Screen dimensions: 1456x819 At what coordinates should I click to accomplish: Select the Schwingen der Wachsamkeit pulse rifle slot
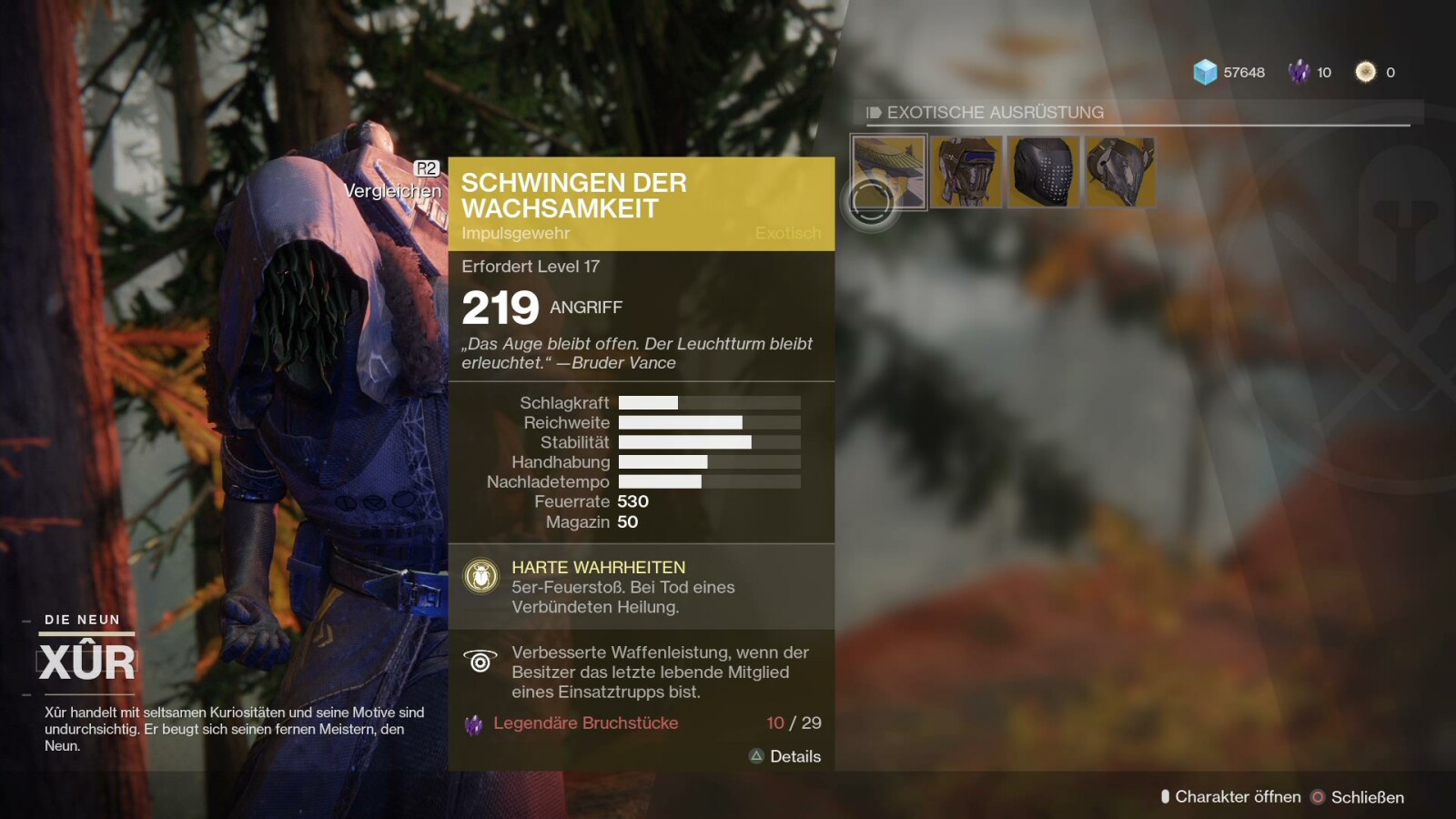(889, 172)
